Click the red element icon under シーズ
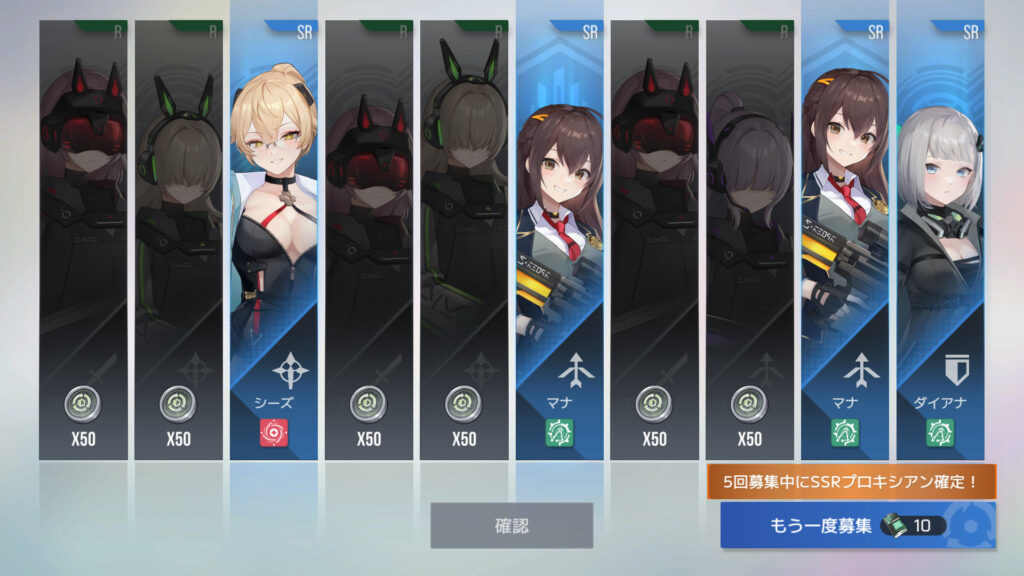 click(x=273, y=433)
